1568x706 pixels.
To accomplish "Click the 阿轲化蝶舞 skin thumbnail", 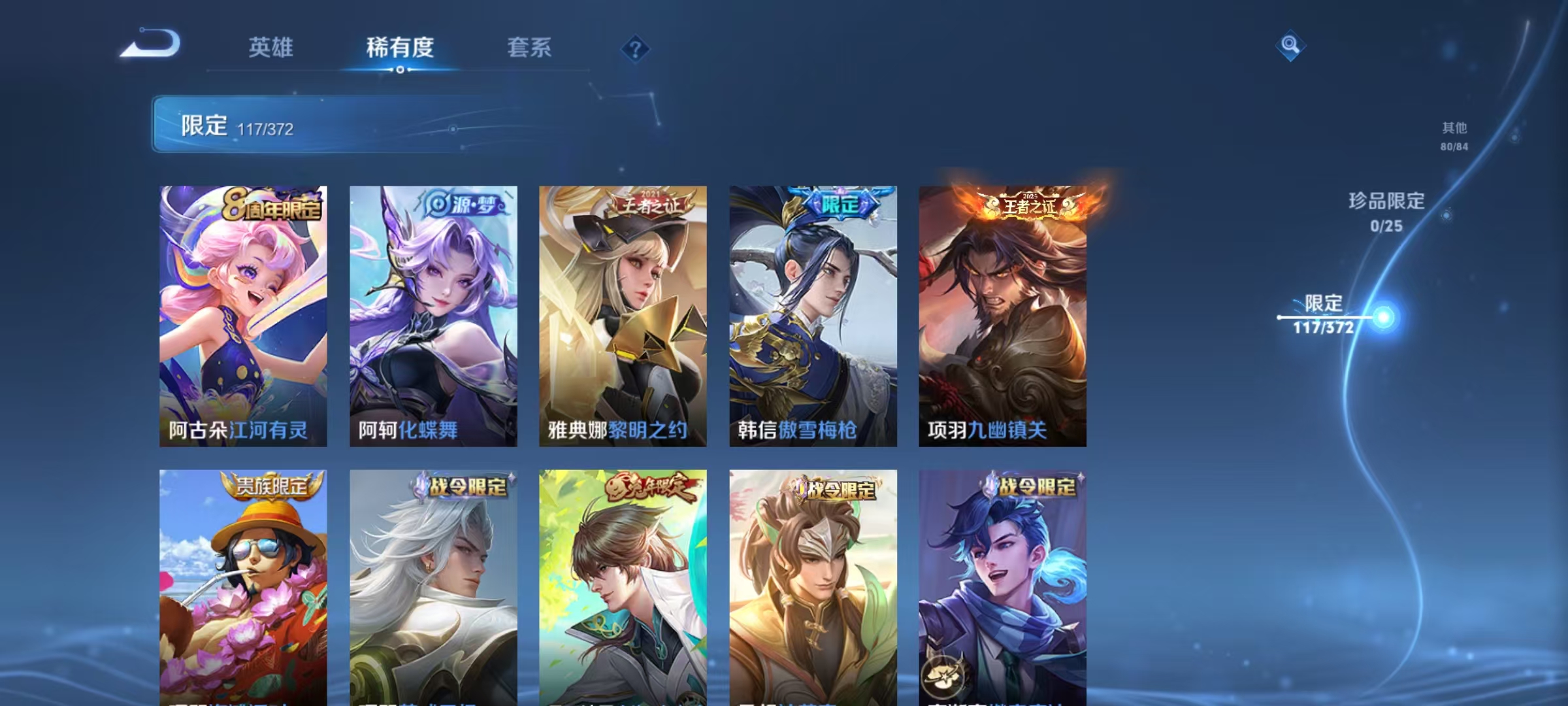I will (x=433, y=314).
